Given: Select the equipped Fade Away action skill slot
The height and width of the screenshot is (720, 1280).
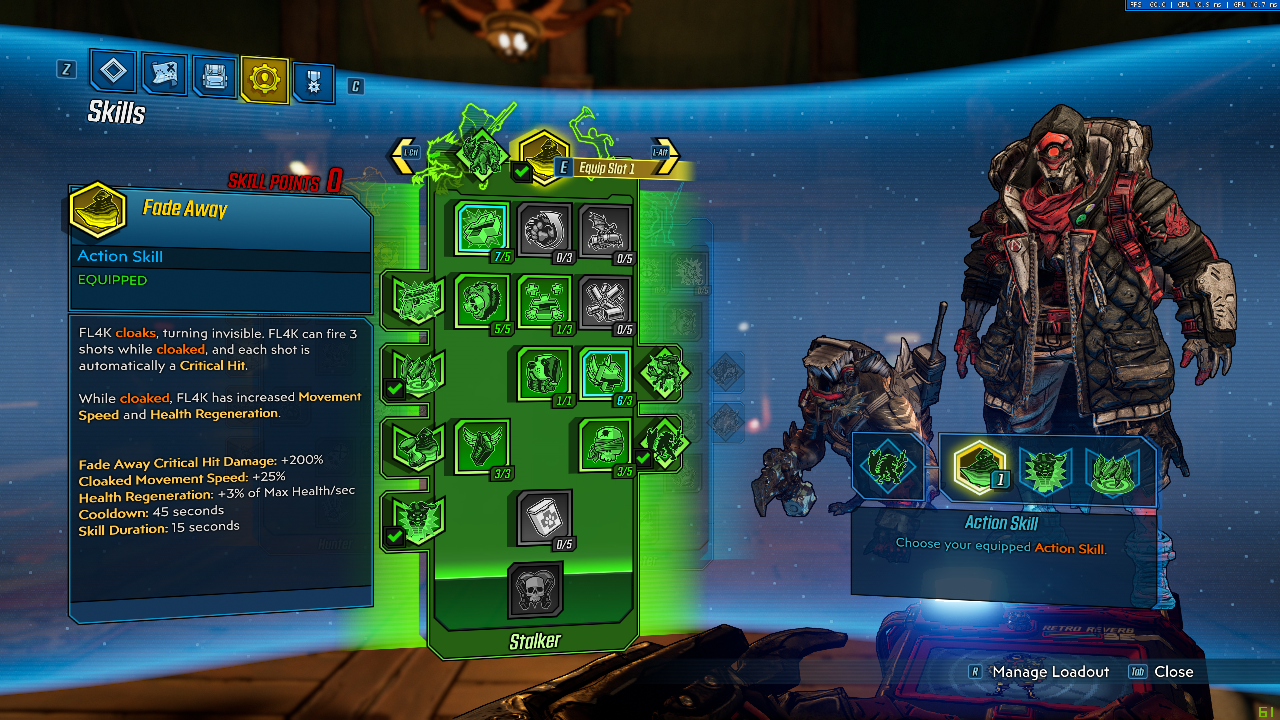Looking at the screenshot, I should point(979,467).
